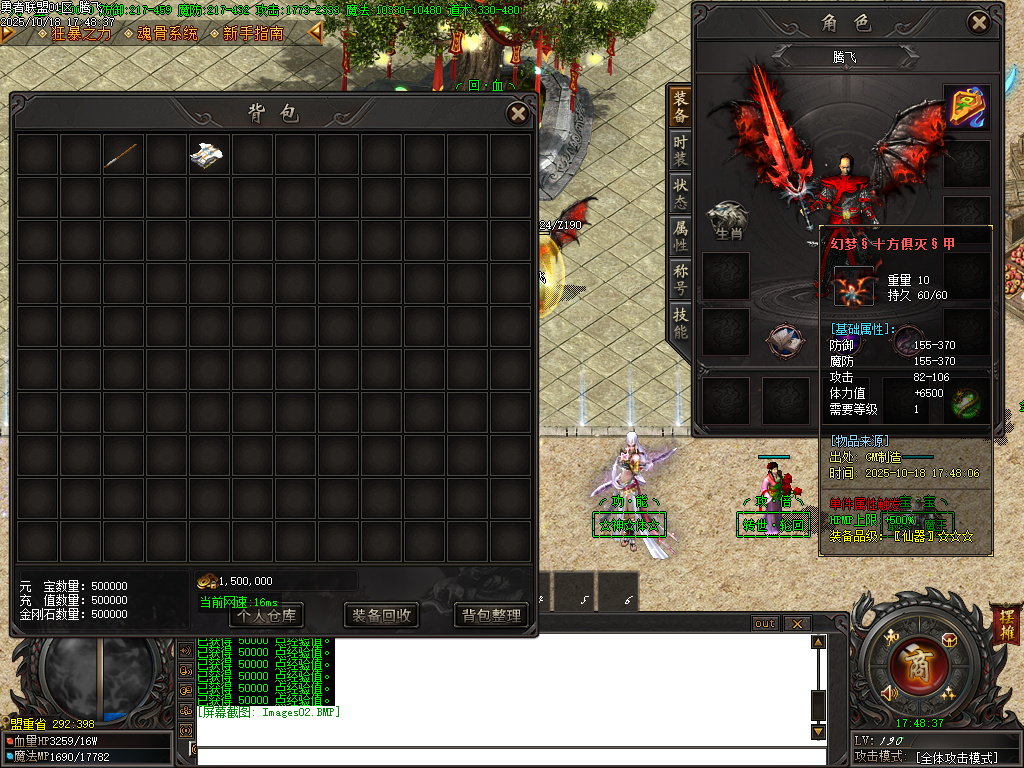This screenshot has height=768, width=1024.
Task: Show the 属性 attributes tab
Action: click(680, 235)
